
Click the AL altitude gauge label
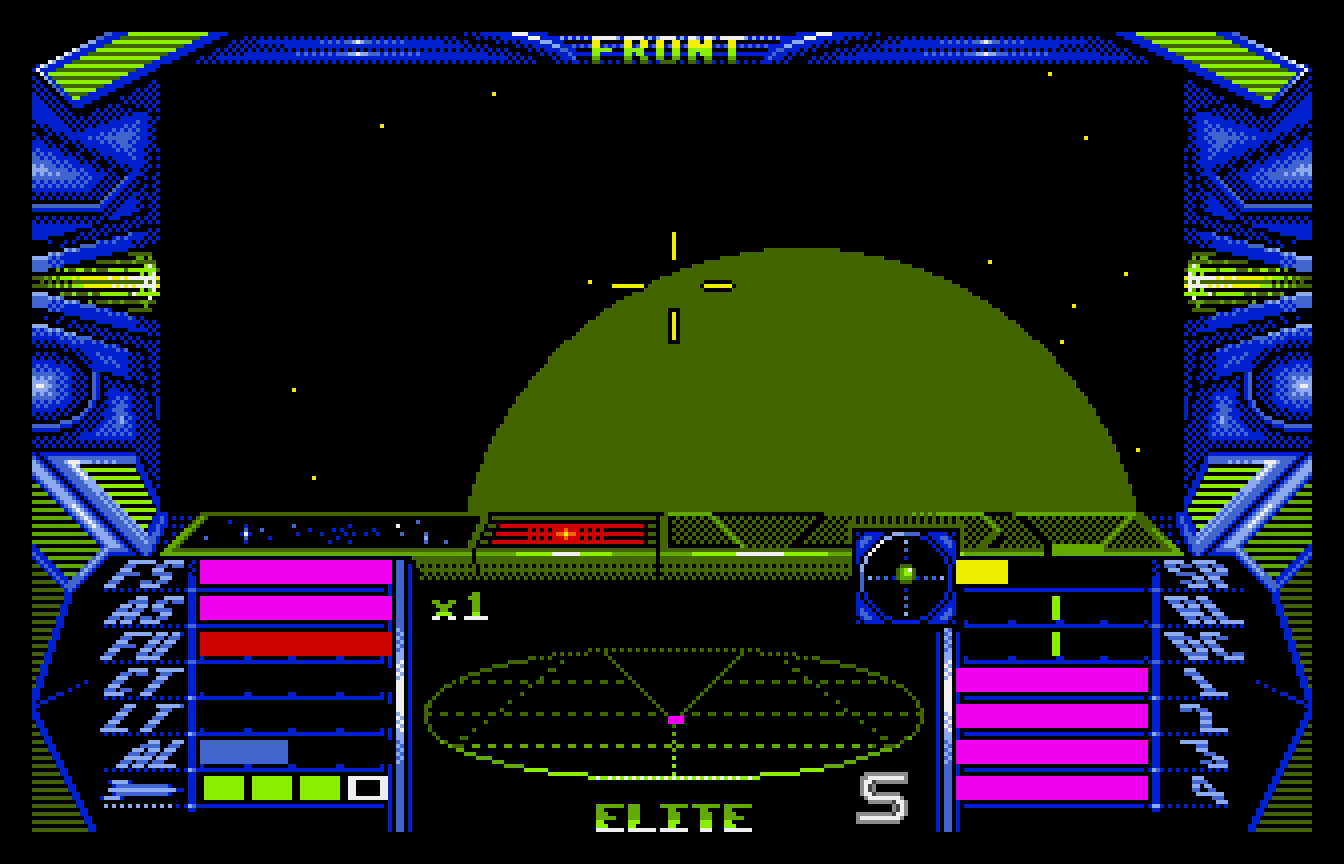click(x=150, y=753)
